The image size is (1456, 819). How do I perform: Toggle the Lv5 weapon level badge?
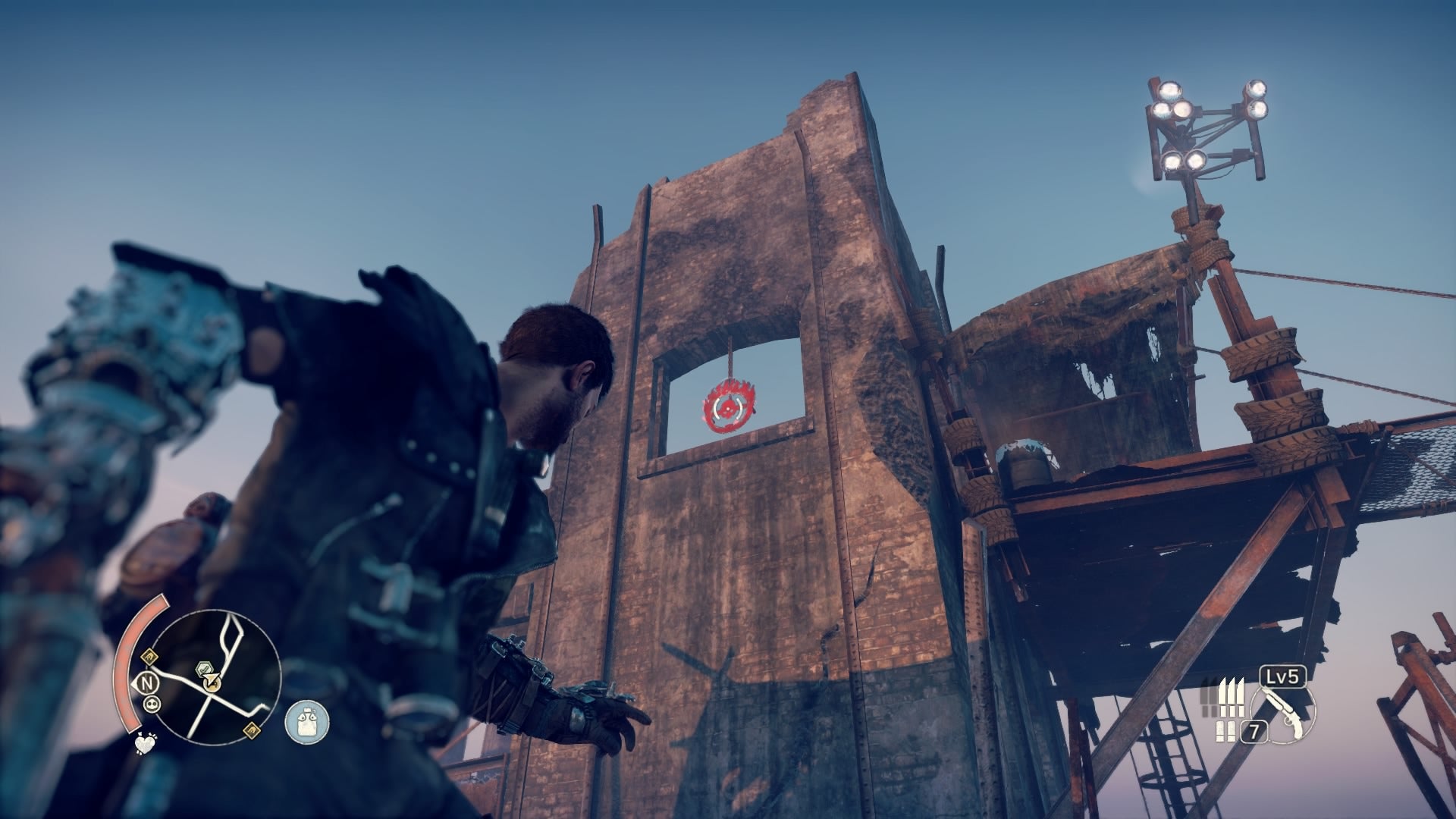point(1282,677)
